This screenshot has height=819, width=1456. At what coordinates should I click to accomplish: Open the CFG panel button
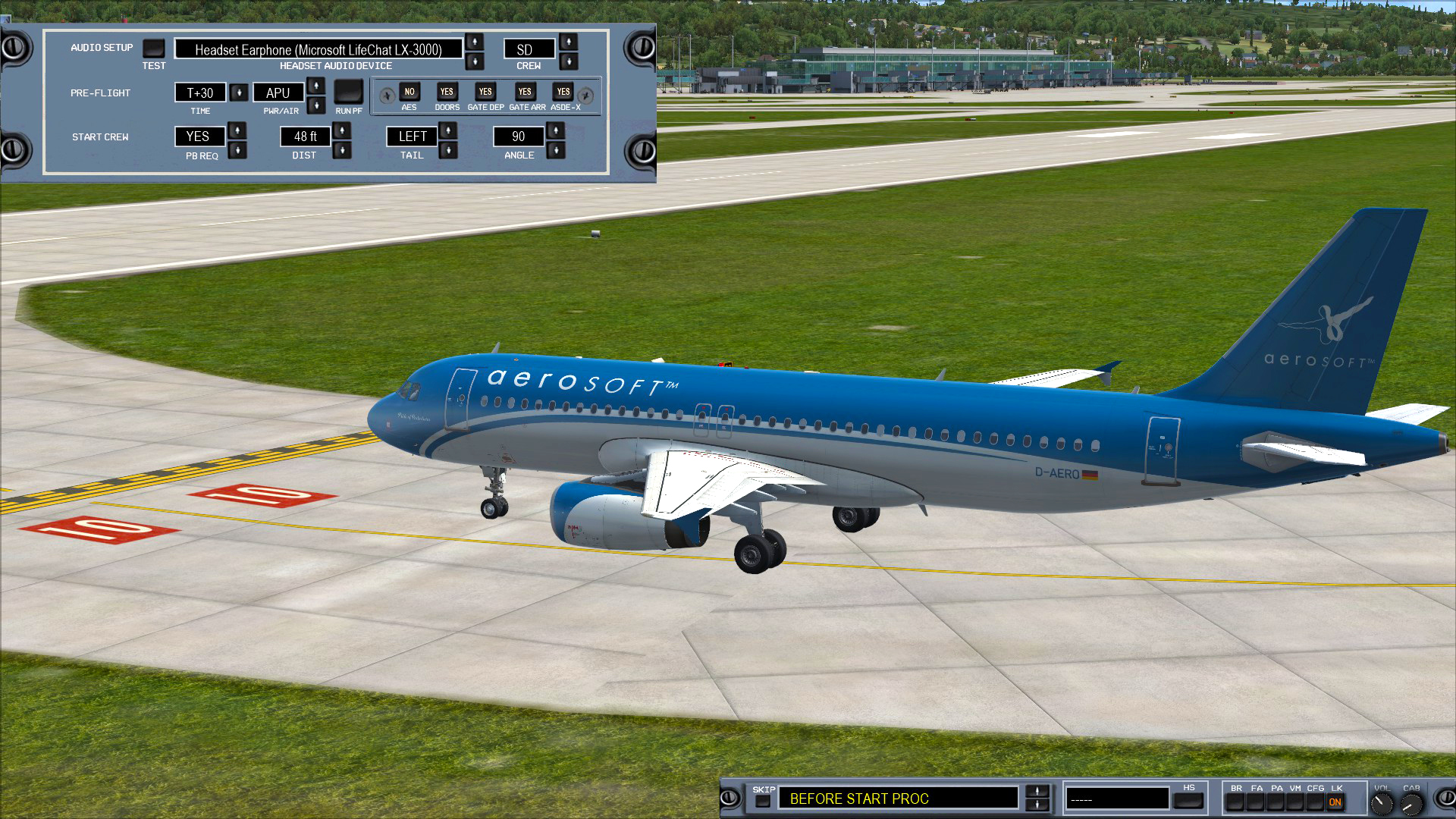1314,802
